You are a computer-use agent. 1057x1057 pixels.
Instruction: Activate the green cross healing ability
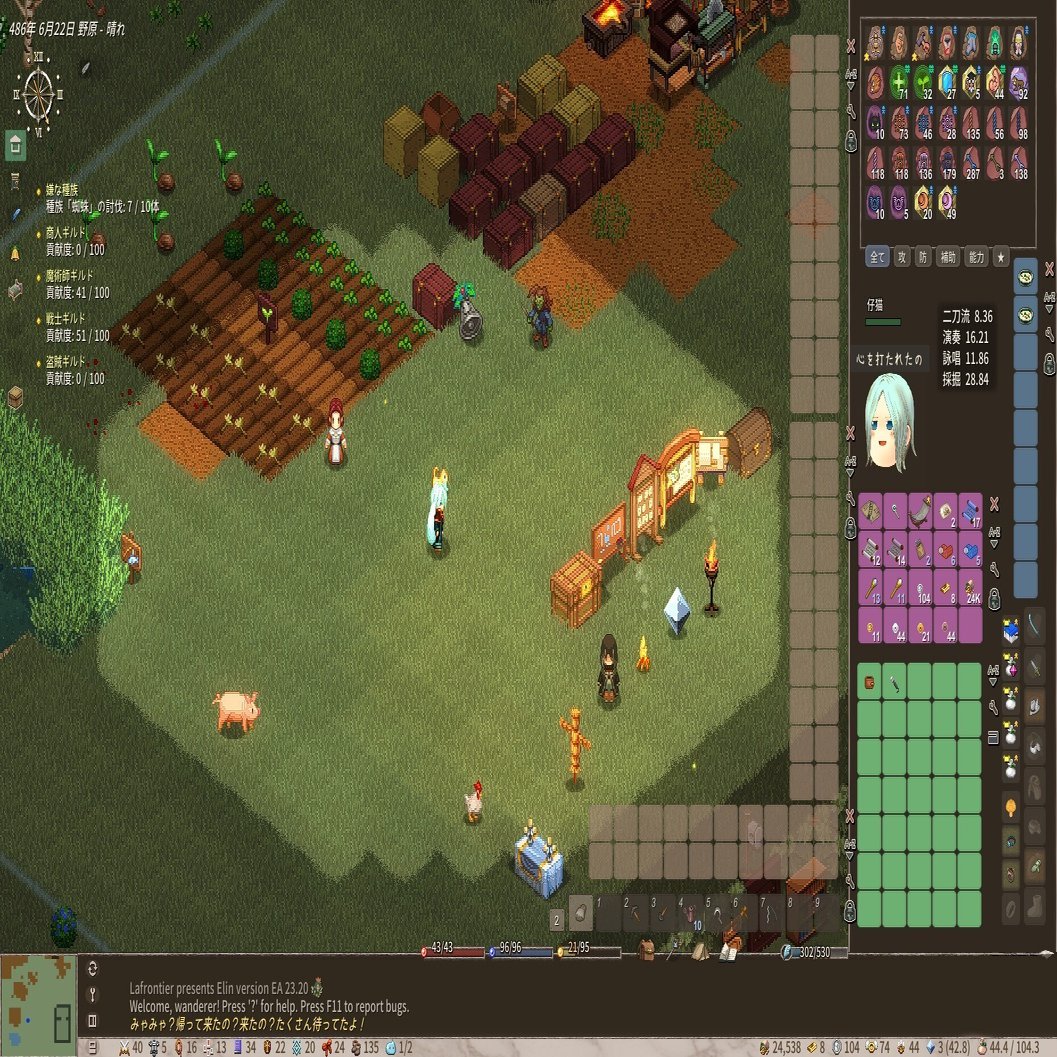click(x=899, y=82)
